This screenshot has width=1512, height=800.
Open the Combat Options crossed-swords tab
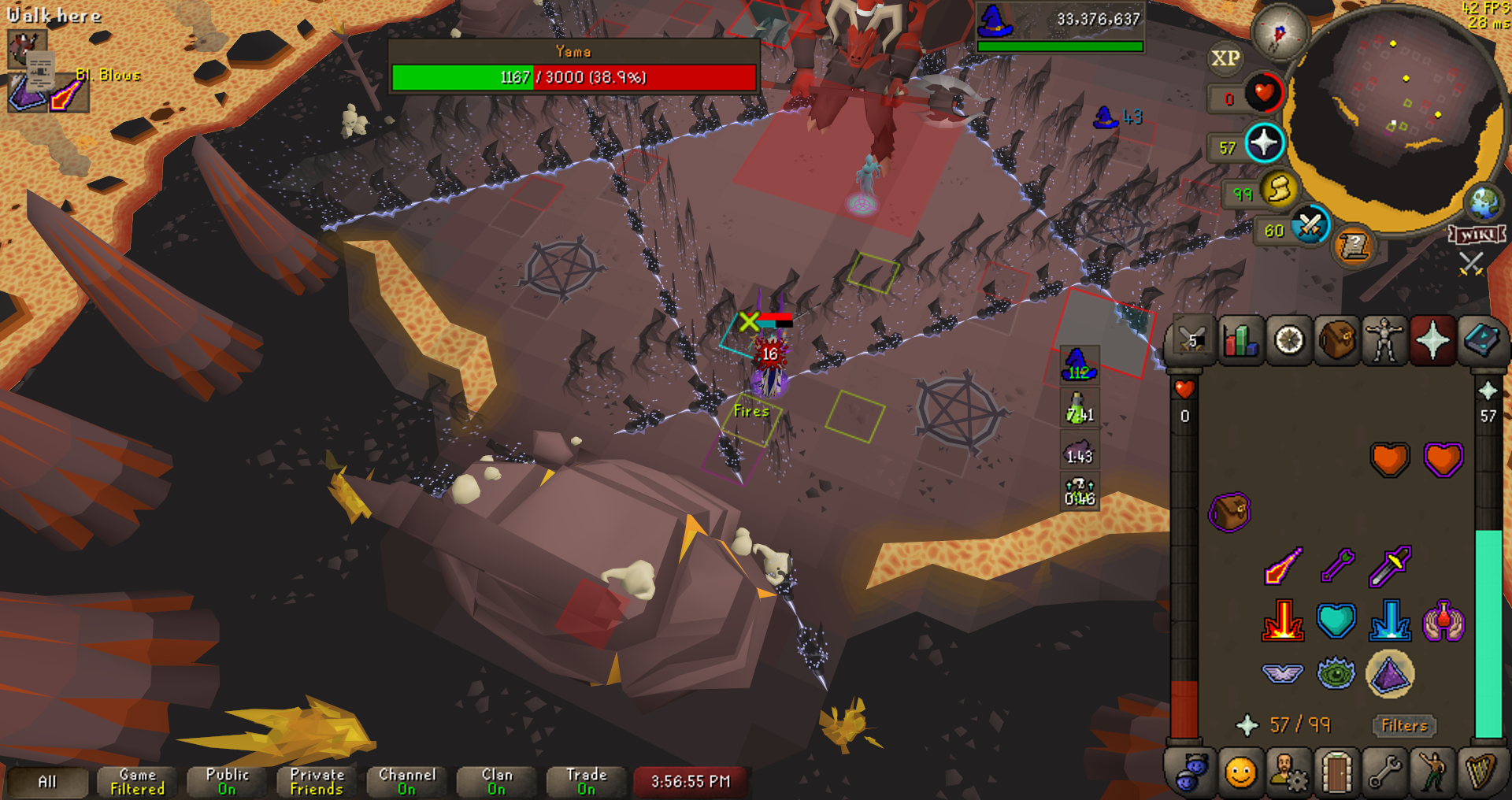click(1192, 341)
